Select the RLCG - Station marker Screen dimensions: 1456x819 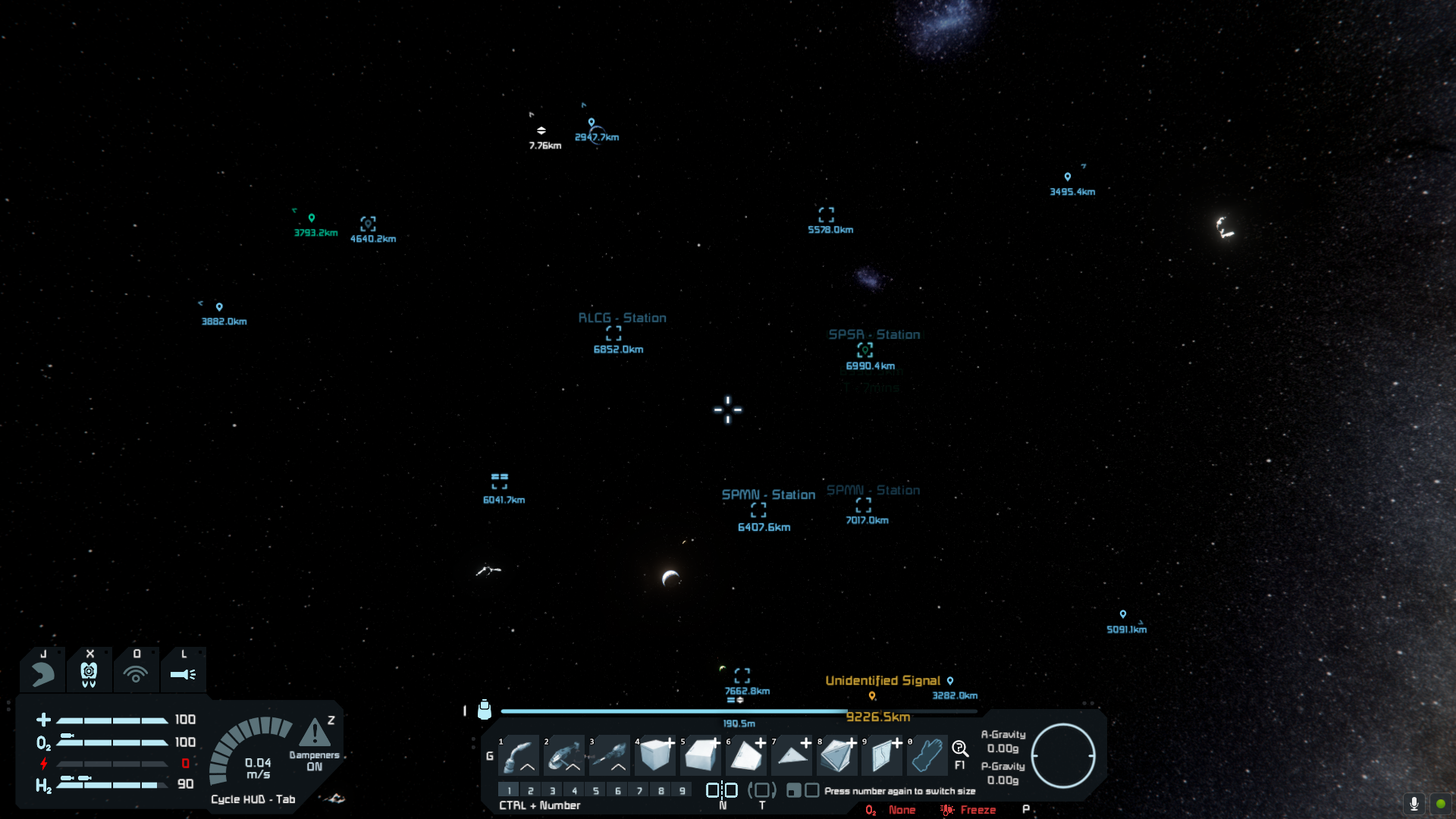[x=614, y=333]
